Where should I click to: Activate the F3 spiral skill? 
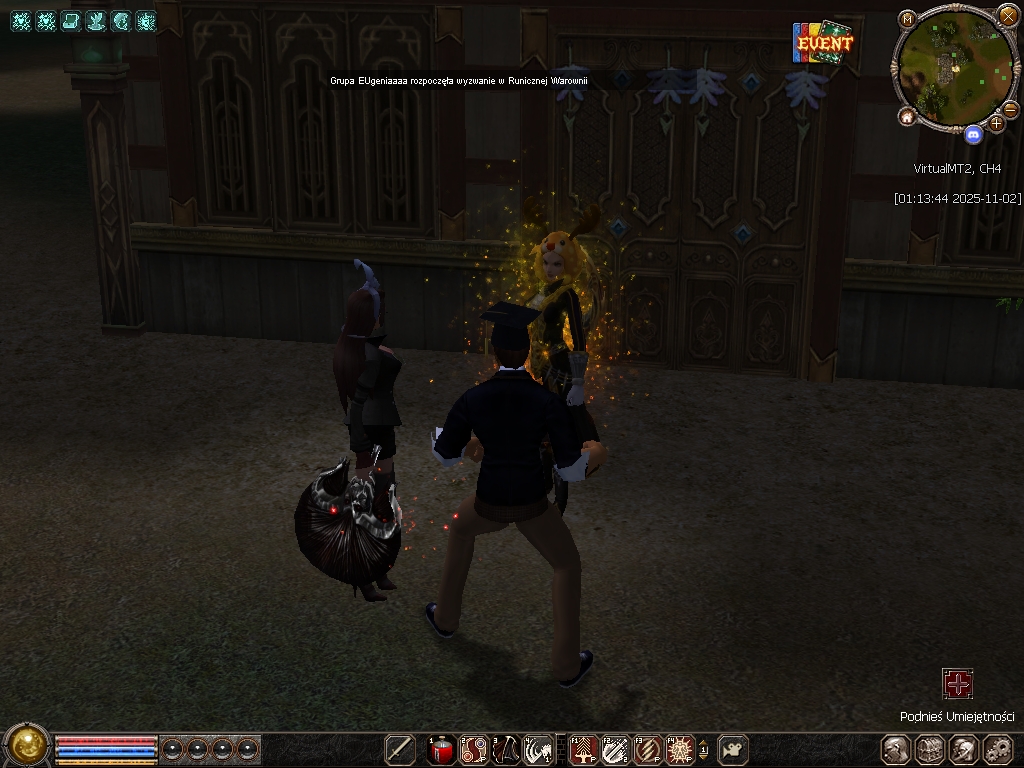coord(647,749)
